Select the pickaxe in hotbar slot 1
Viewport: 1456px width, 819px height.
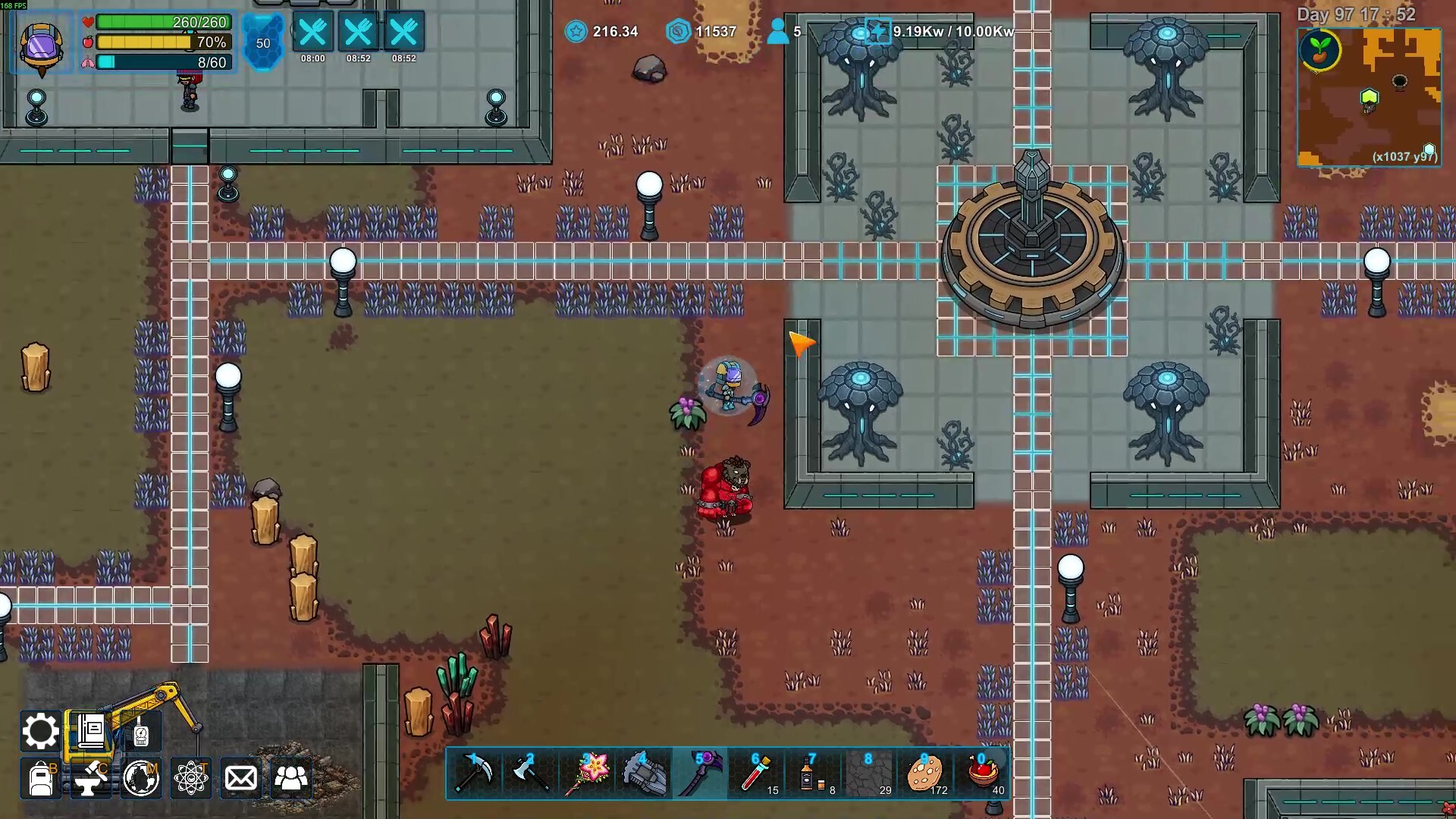475,773
